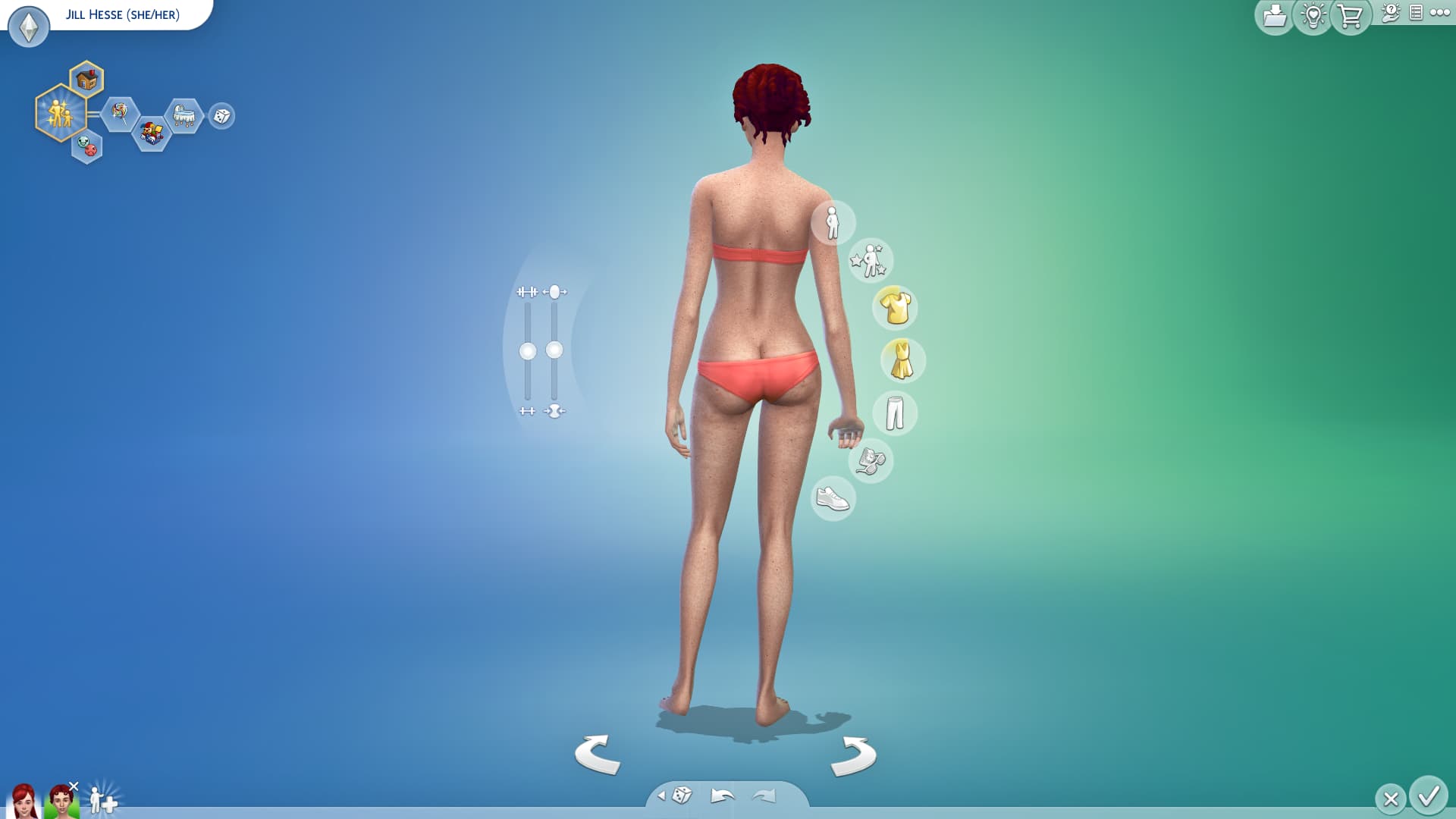The image size is (1456, 819).
Task: Select the sneaker shoes category
Action: click(x=833, y=498)
